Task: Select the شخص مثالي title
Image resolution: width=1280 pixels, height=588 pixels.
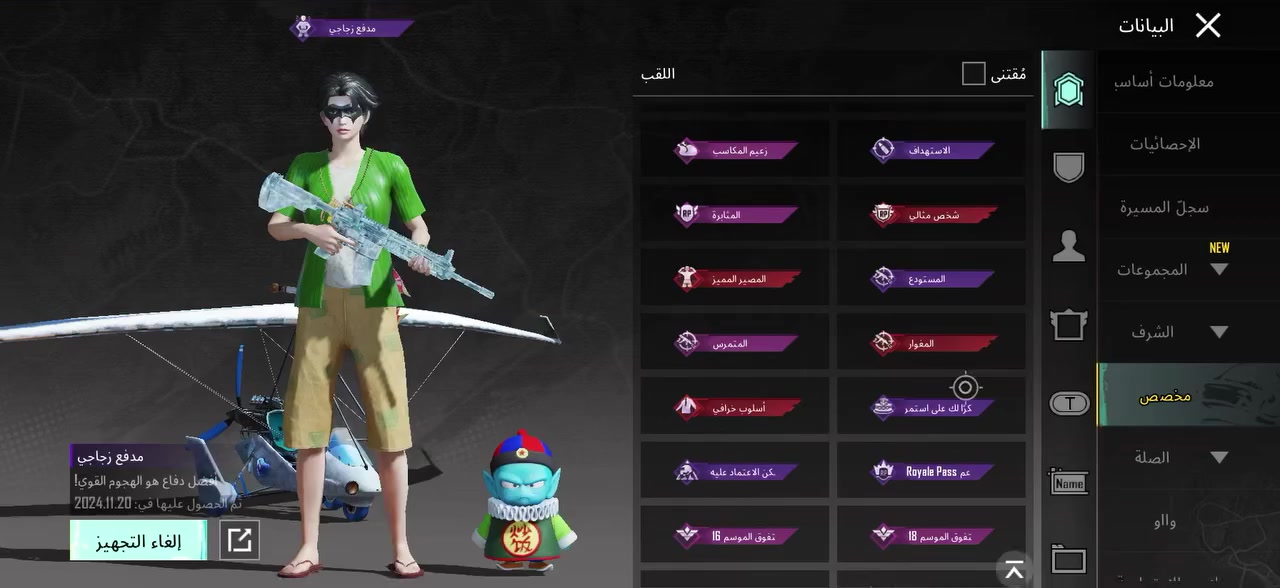Action: [x=932, y=214]
